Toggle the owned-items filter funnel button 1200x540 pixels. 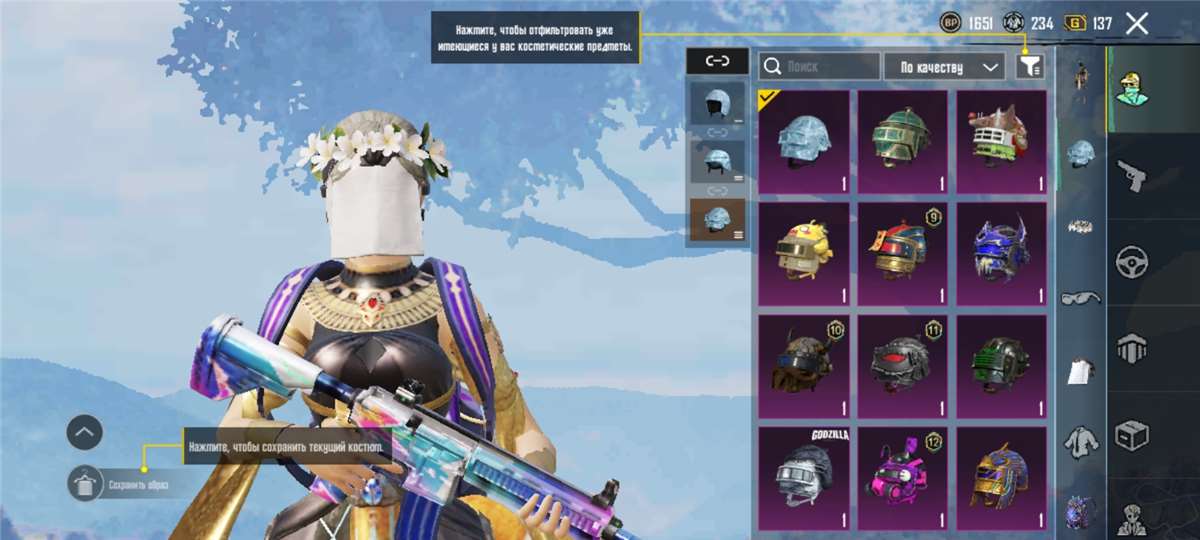pos(1030,67)
